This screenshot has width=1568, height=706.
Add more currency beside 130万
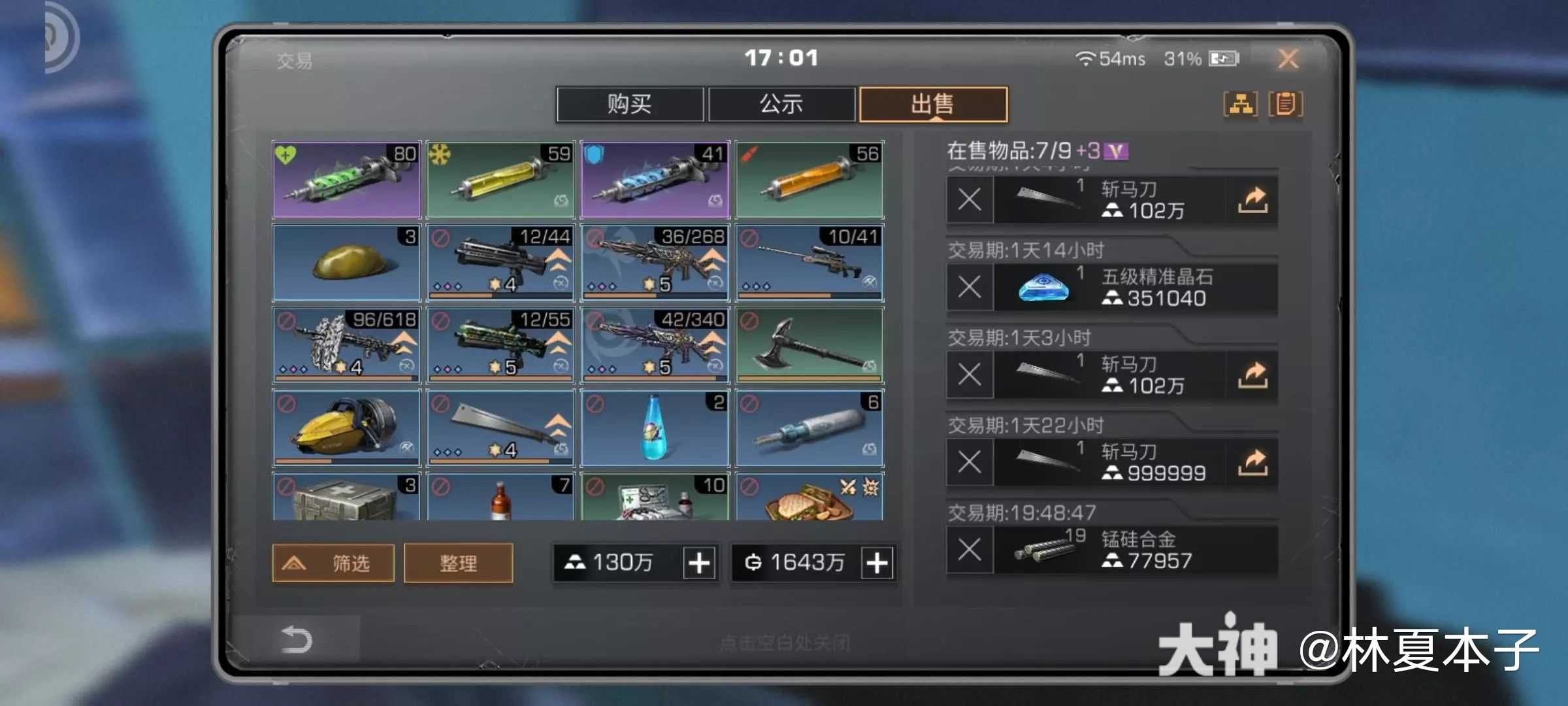[x=698, y=563]
